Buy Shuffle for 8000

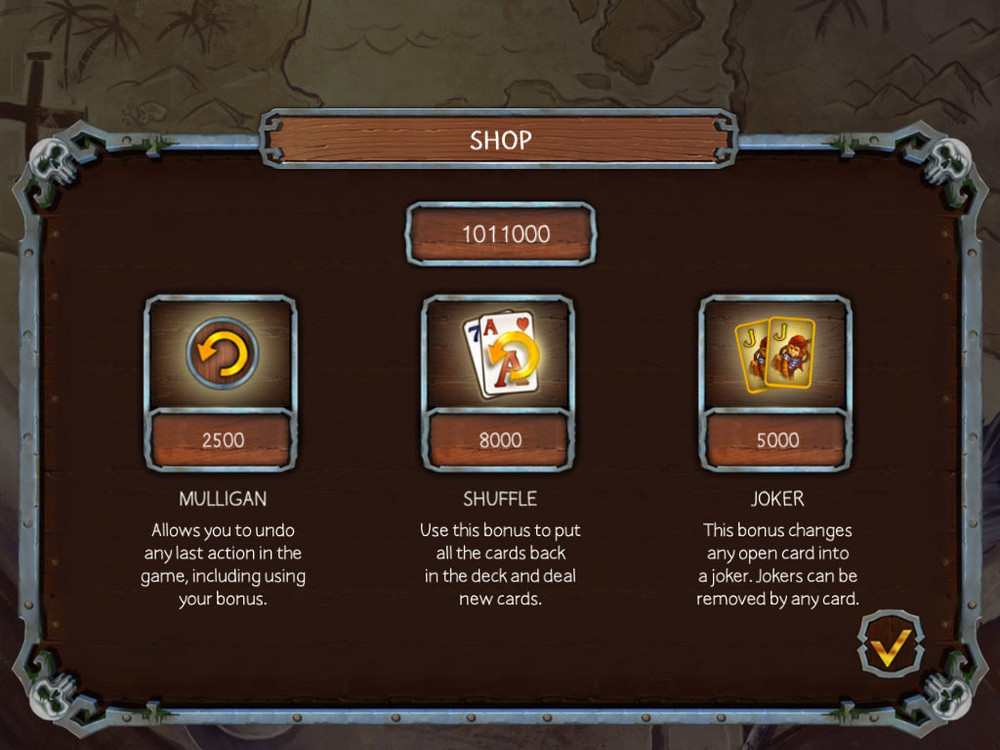tap(499, 440)
